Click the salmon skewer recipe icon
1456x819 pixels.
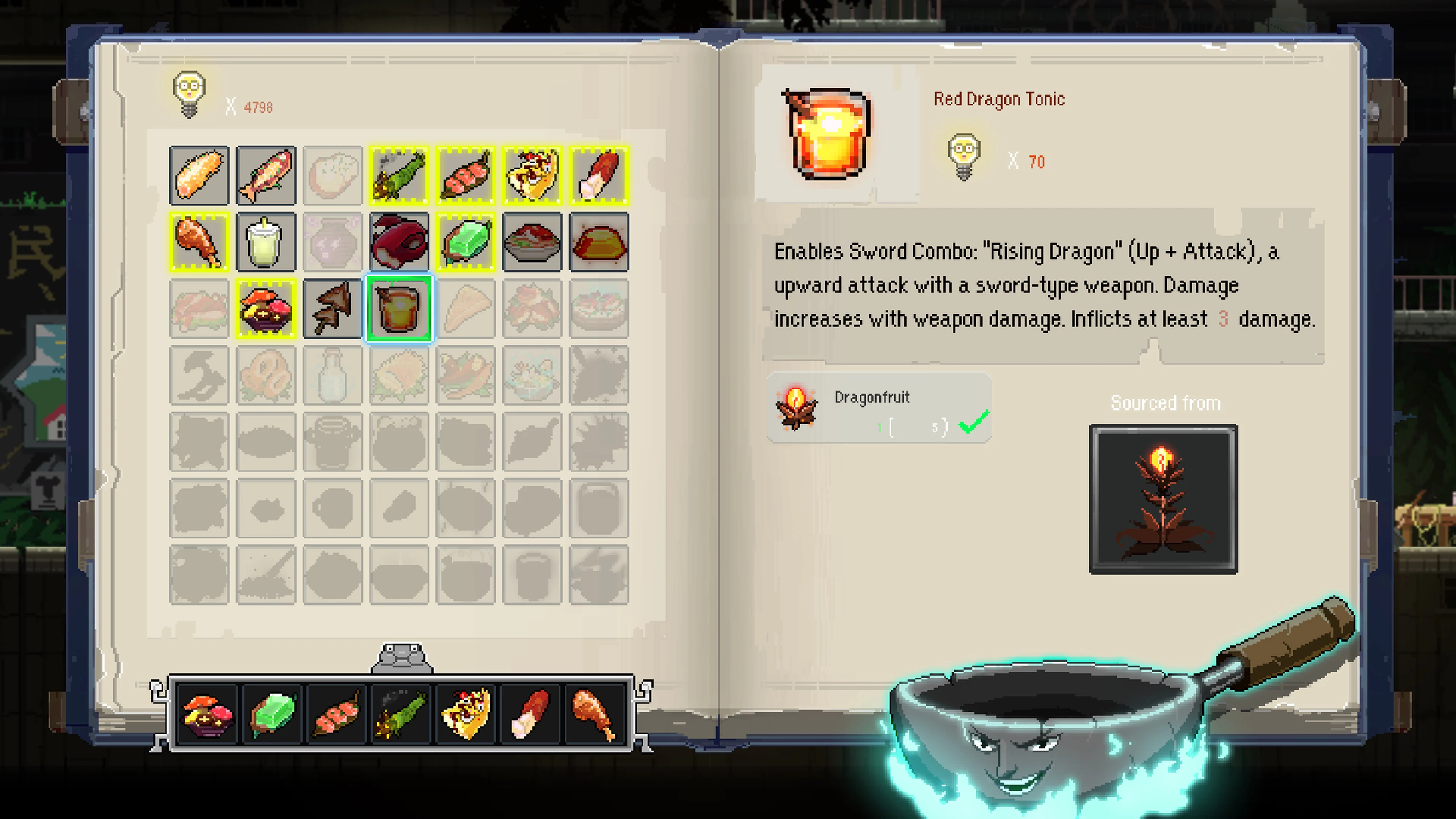click(x=466, y=175)
